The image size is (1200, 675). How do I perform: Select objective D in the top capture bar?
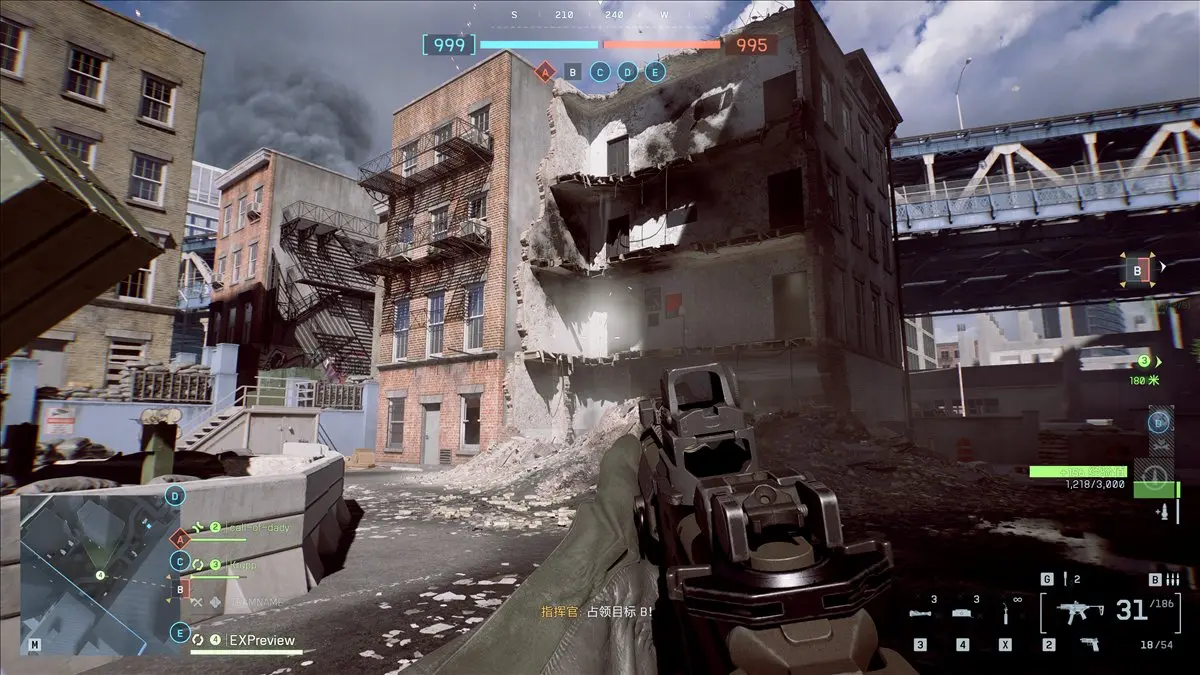627,71
